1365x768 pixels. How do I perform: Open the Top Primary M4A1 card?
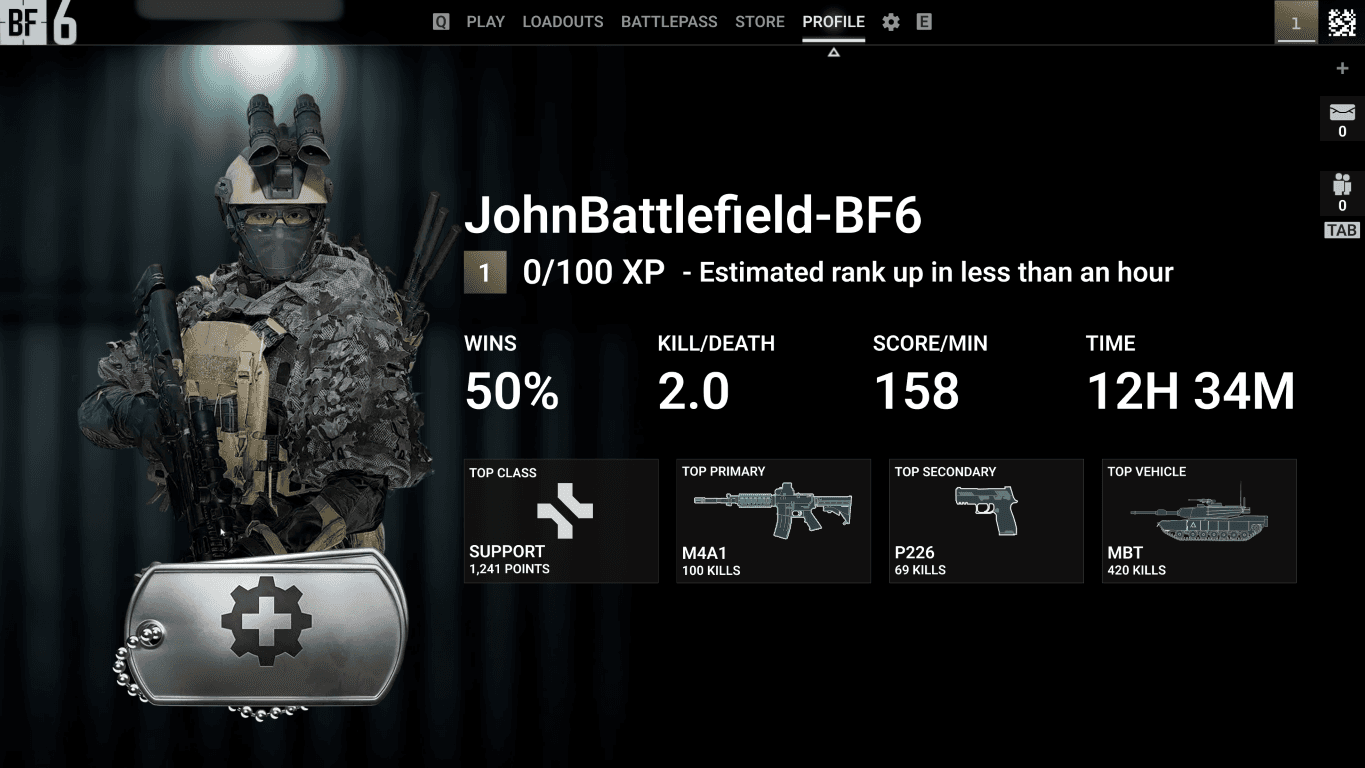[773, 521]
